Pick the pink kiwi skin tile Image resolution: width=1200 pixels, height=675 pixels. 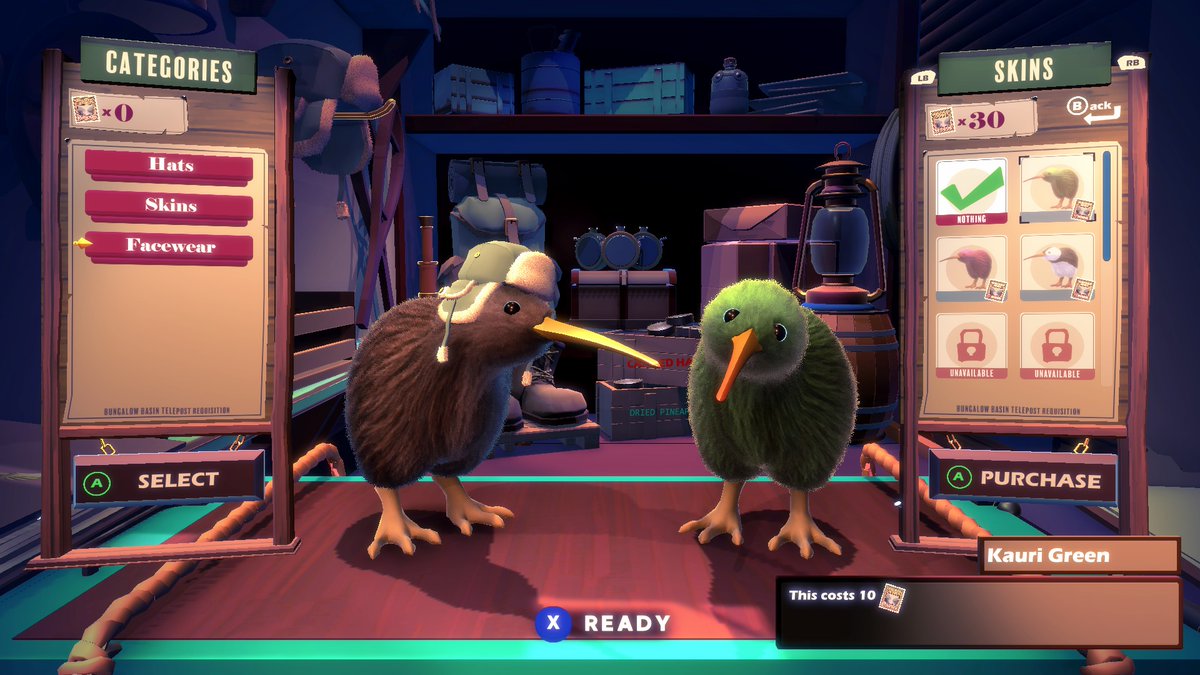pyautogui.click(x=971, y=268)
